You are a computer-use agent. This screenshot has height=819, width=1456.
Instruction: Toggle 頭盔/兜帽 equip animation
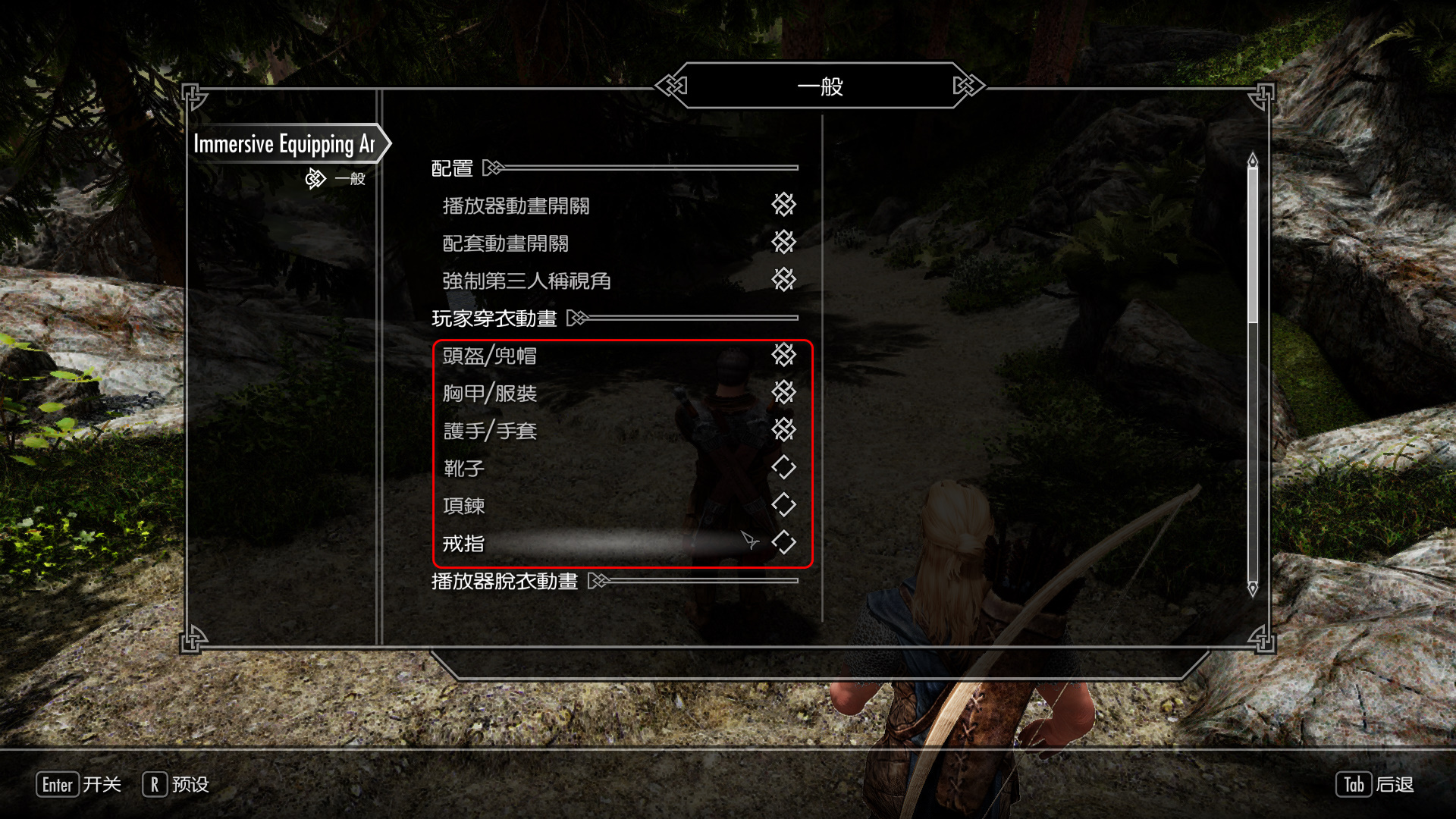coord(783,354)
